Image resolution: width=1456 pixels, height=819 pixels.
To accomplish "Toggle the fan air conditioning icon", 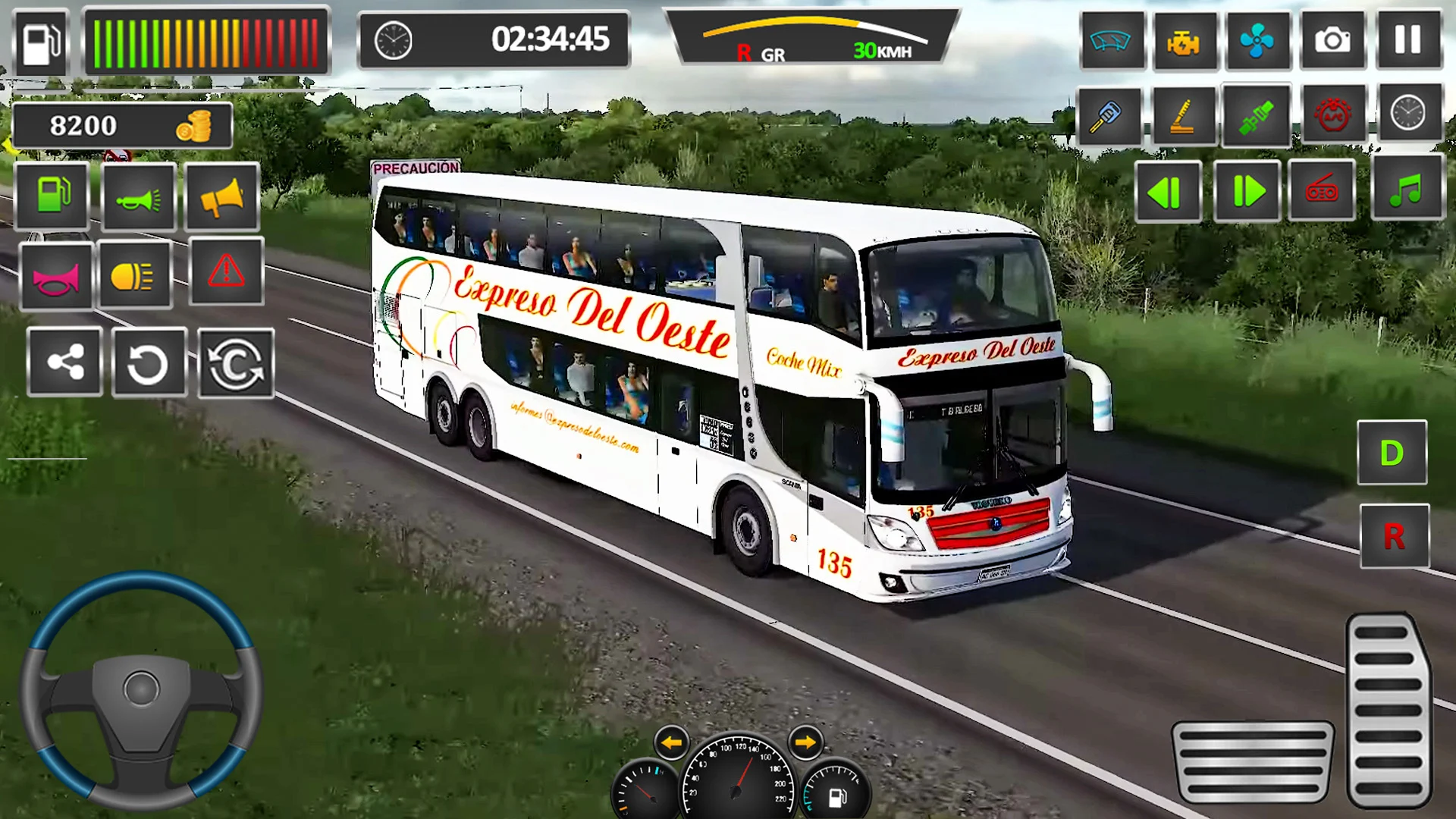I will pos(1257,40).
